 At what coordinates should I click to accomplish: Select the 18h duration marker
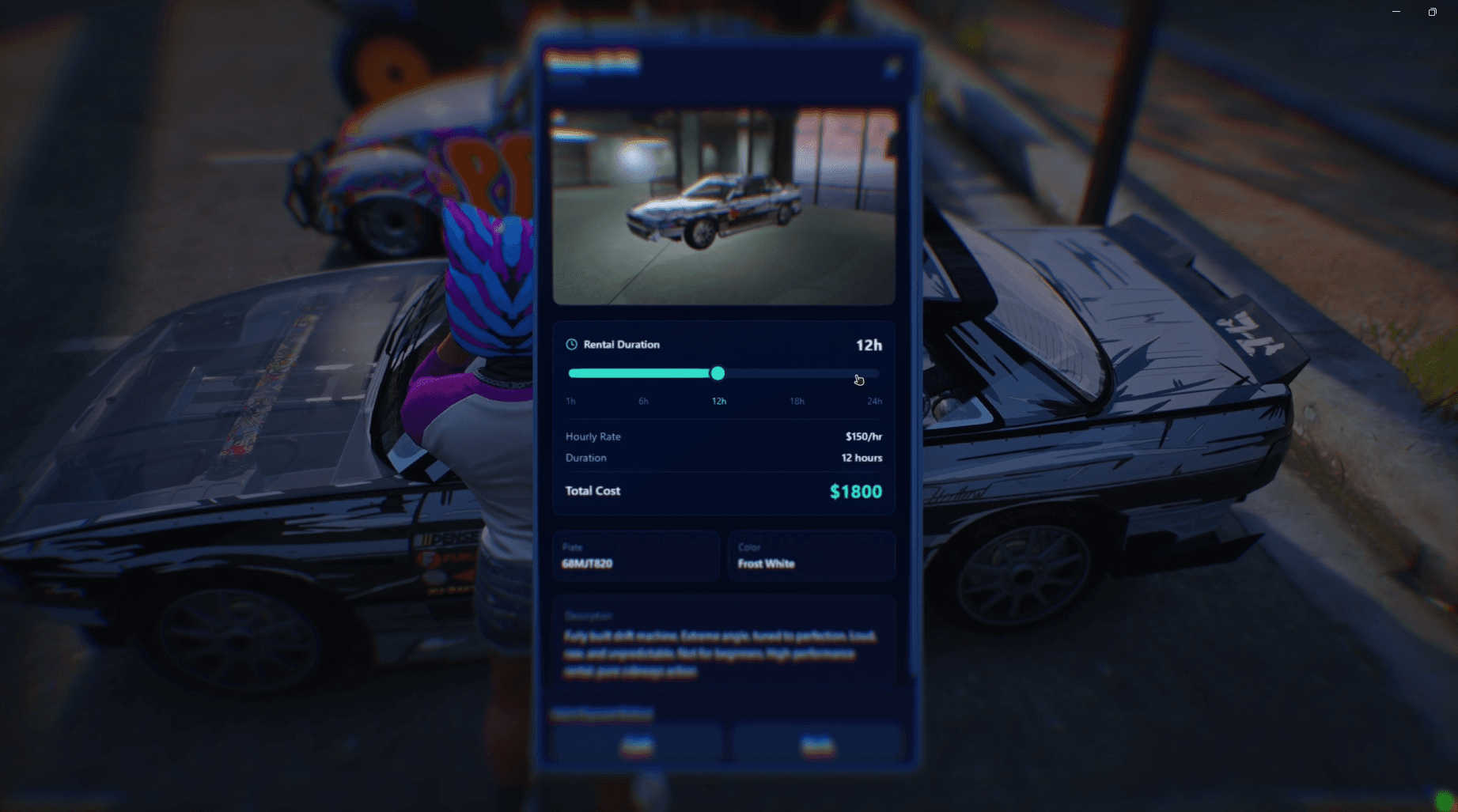tap(797, 401)
